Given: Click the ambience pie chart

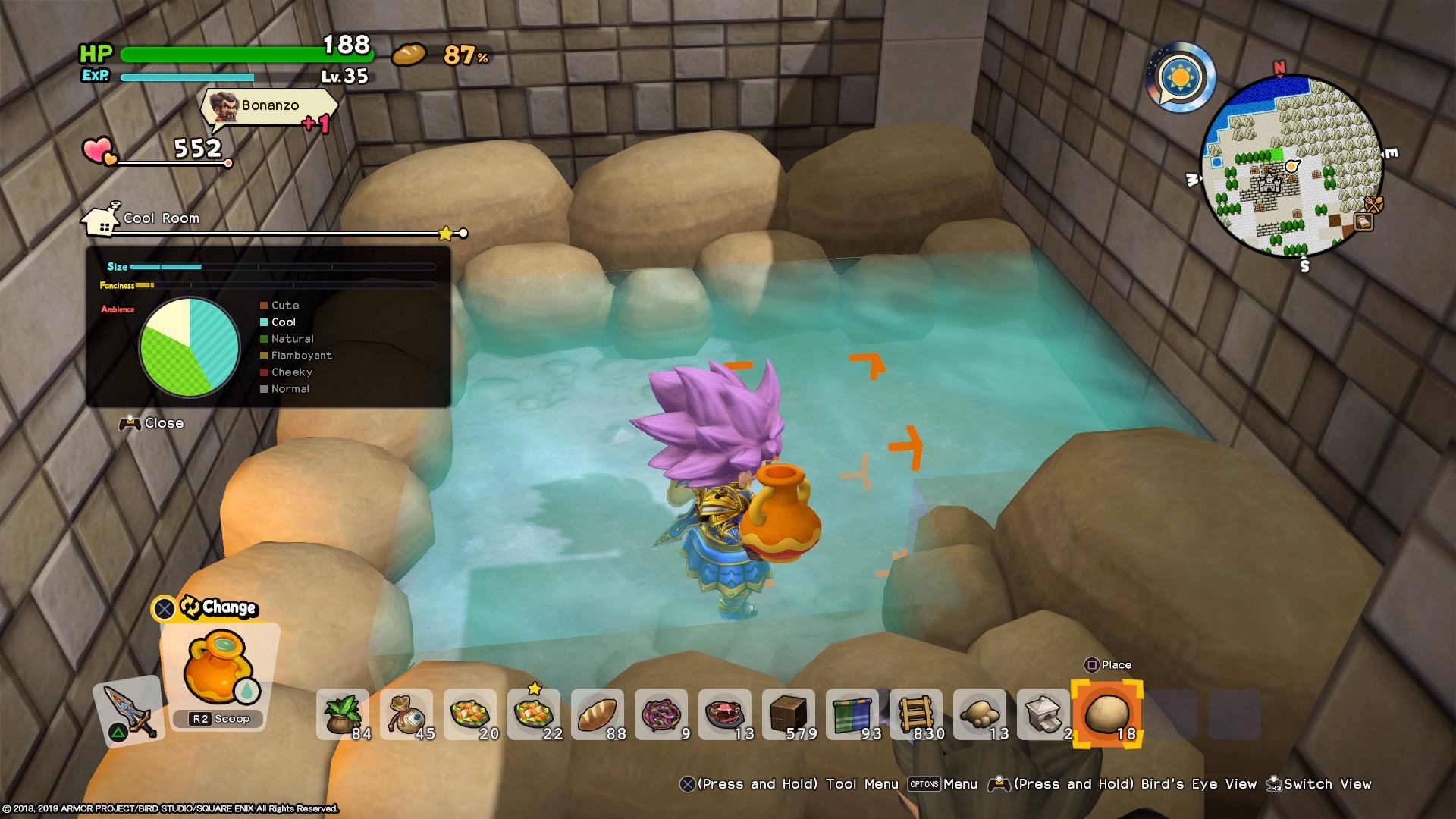Looking at the screenshot, I should pyautogui.click(x=190, y=347).
